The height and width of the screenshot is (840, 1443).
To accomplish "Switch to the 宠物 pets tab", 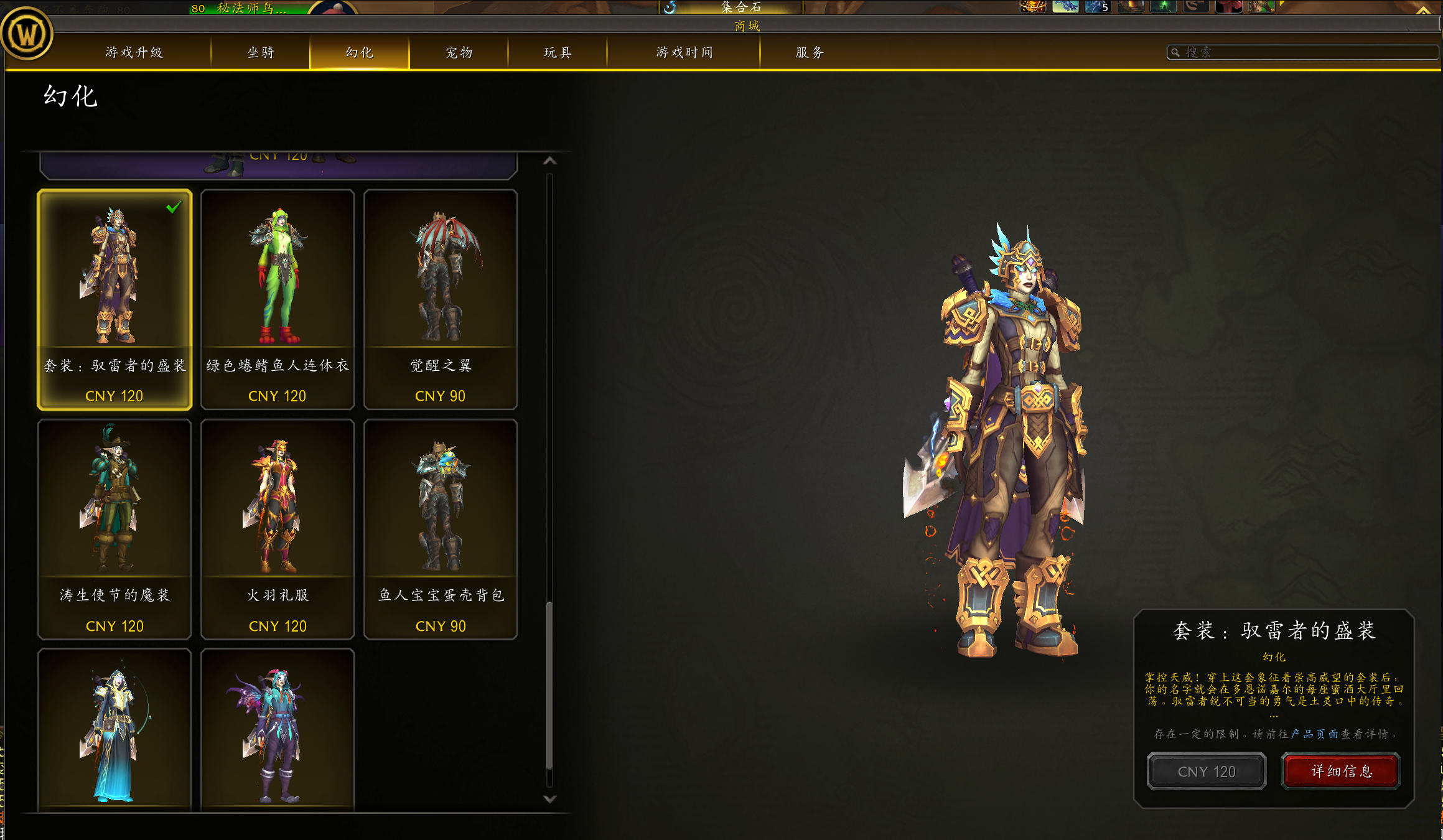I will coord(459,52).
